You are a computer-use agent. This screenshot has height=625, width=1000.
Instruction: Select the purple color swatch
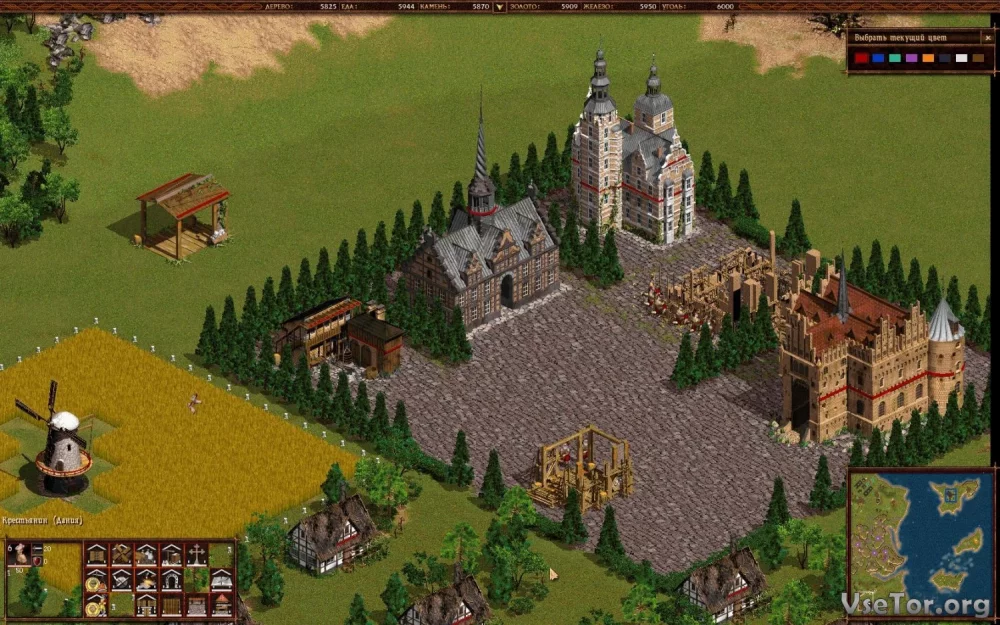pos(911,58)
